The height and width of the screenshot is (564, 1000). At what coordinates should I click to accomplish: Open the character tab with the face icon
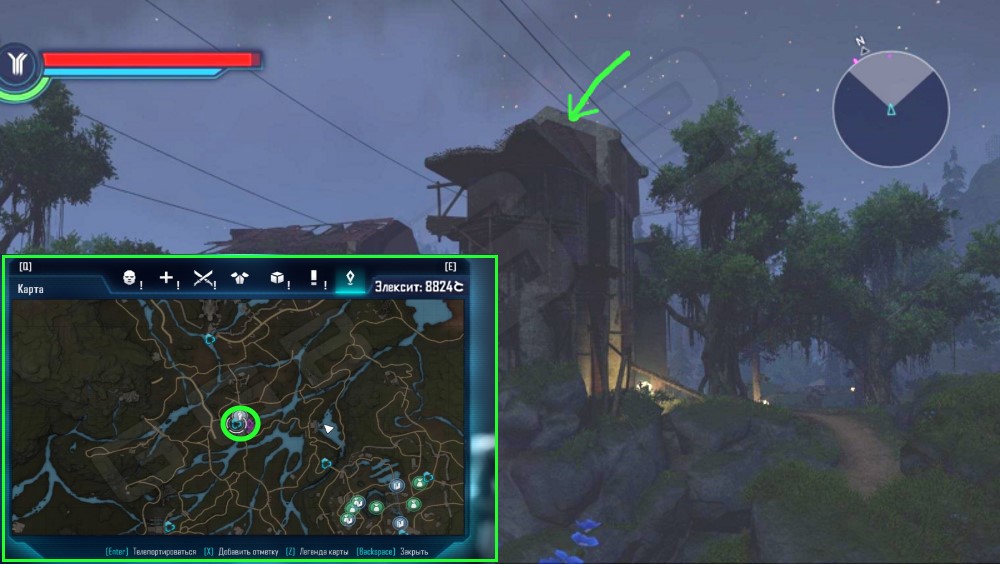click(129, 279)
